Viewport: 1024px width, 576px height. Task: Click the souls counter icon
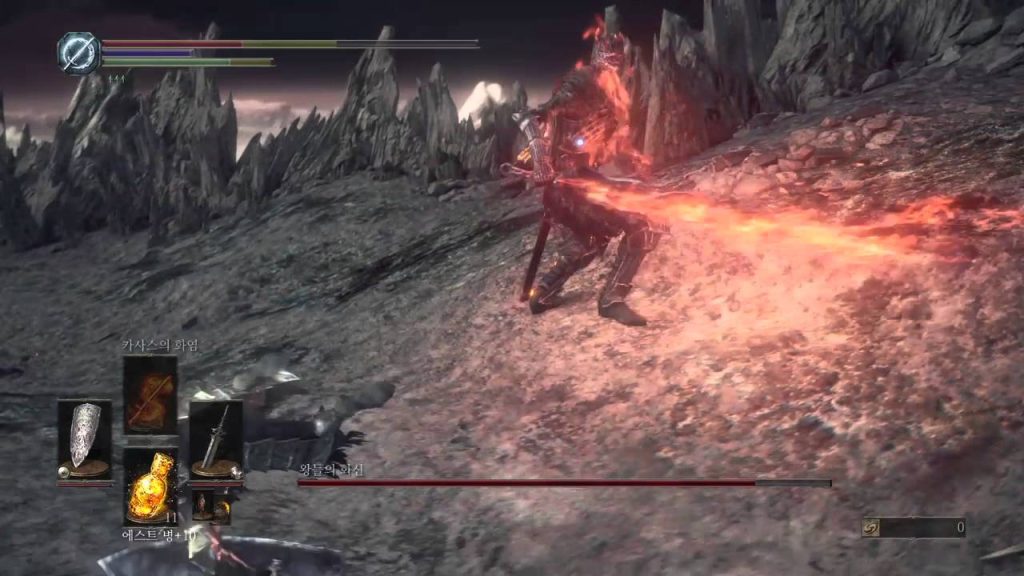pyautogui.click(x=872, y=527)
